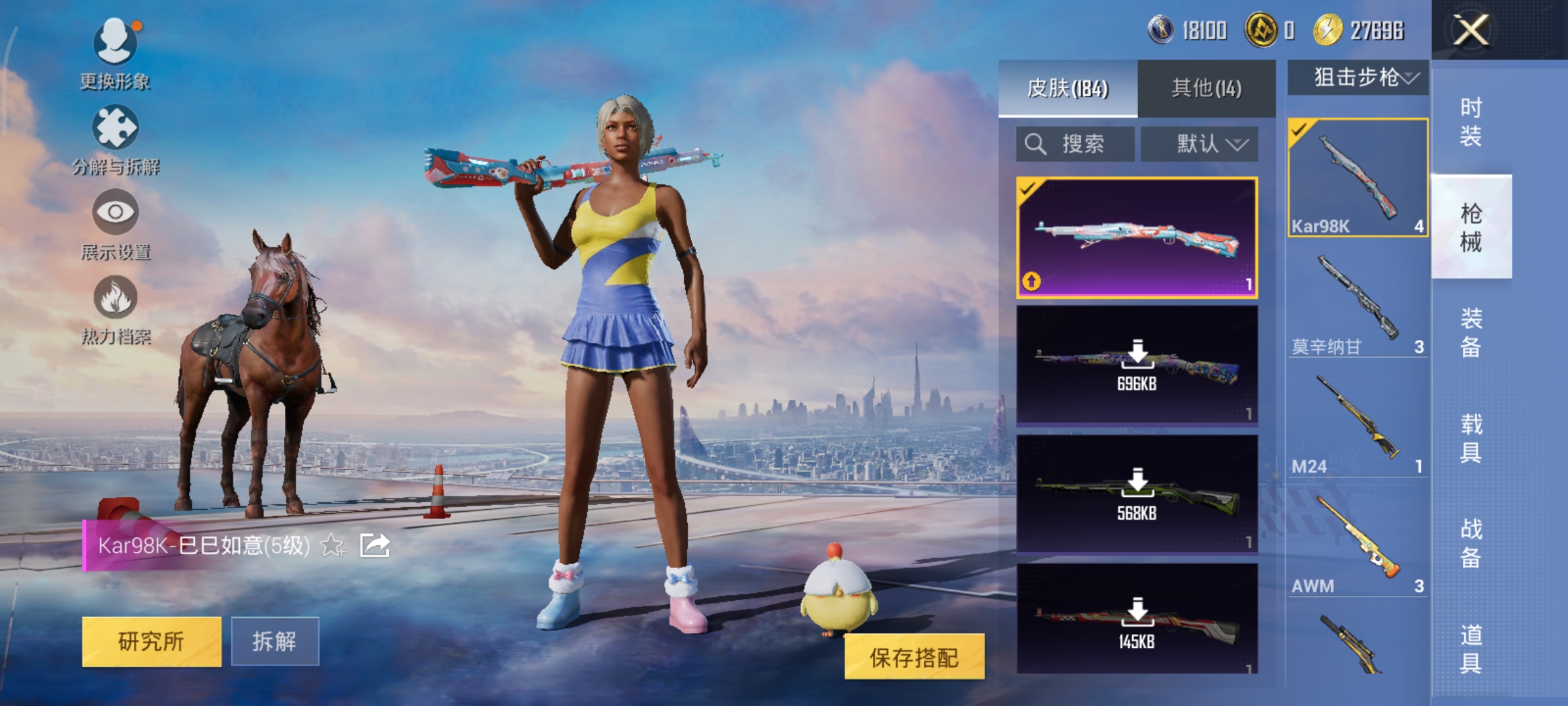Select the M24 rifle entry
Screen dimensions: 1568x706
click(1358, 422)
